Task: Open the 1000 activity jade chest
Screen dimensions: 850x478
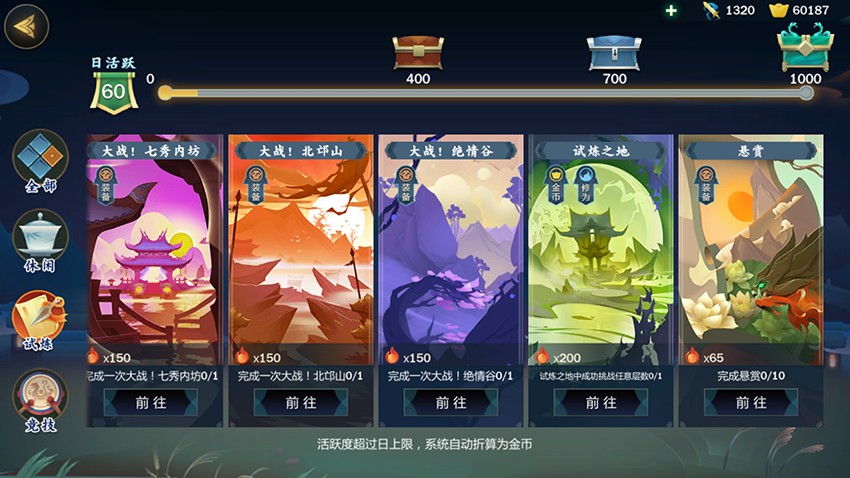Action: pos(805,47)
